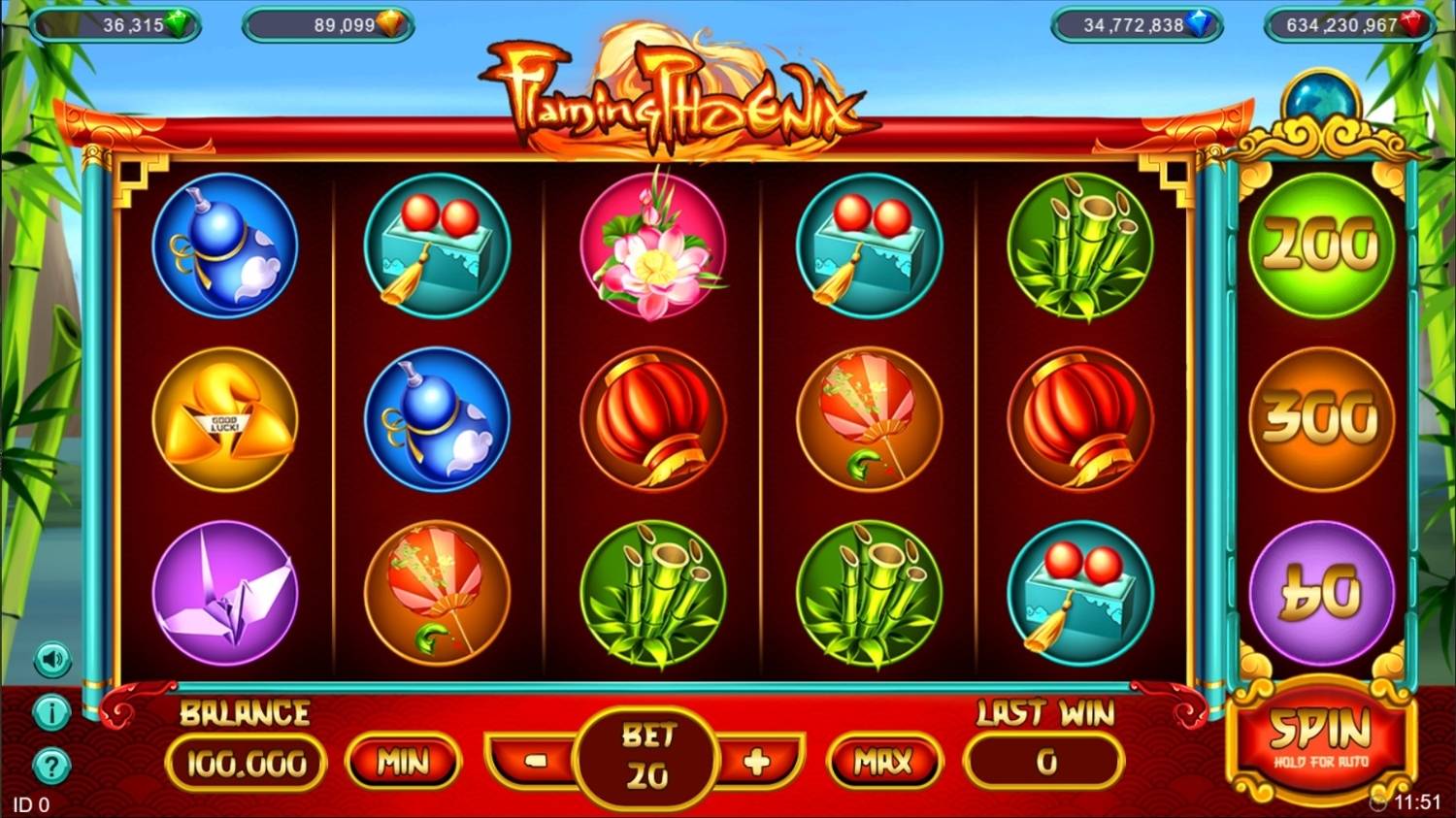
Task: Toggle sound with the speaker icon
Action: [52, 661]
